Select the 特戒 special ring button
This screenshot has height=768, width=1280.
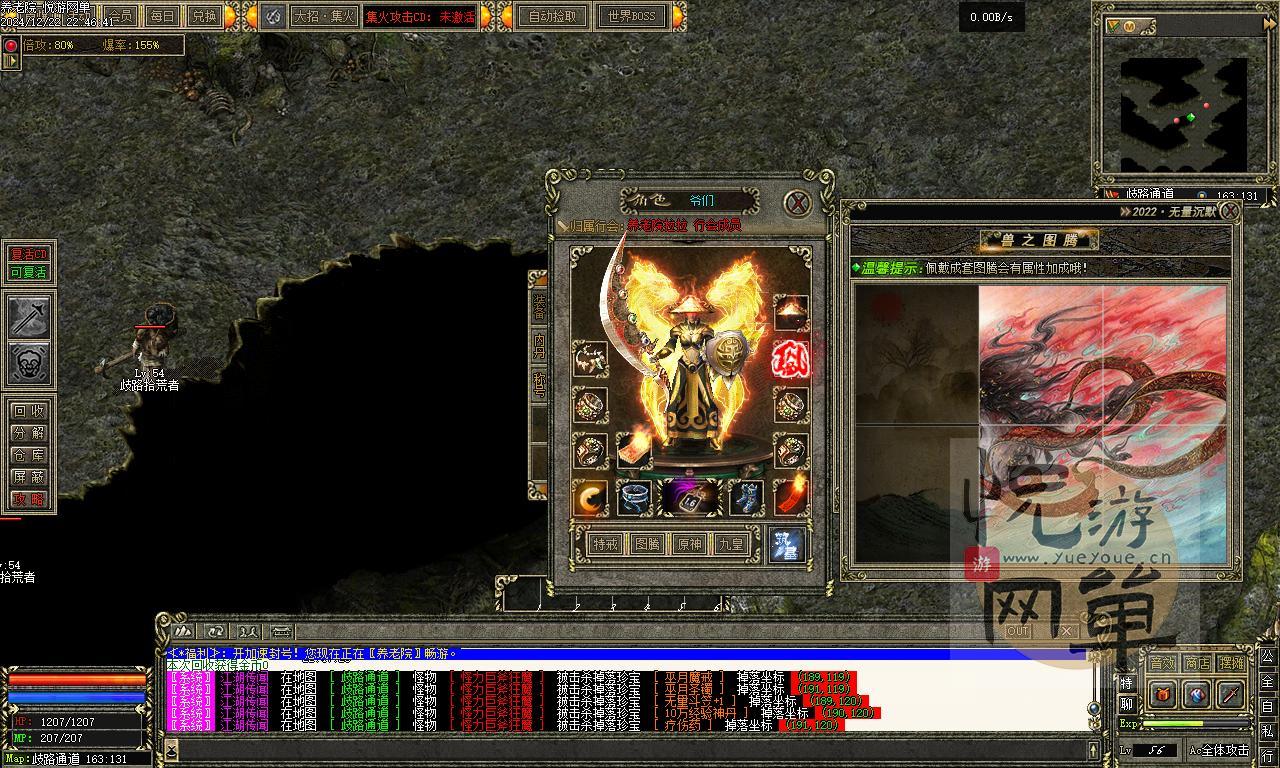coord(605,544)
